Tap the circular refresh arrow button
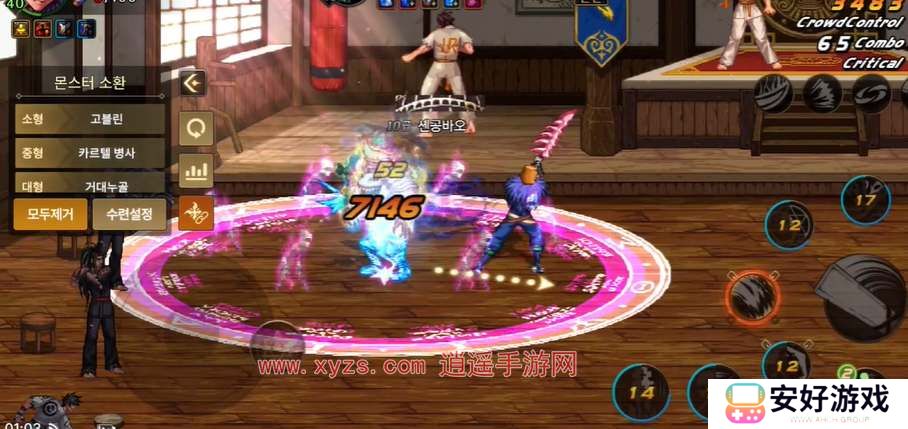The image size is (908, 429). 195,128
